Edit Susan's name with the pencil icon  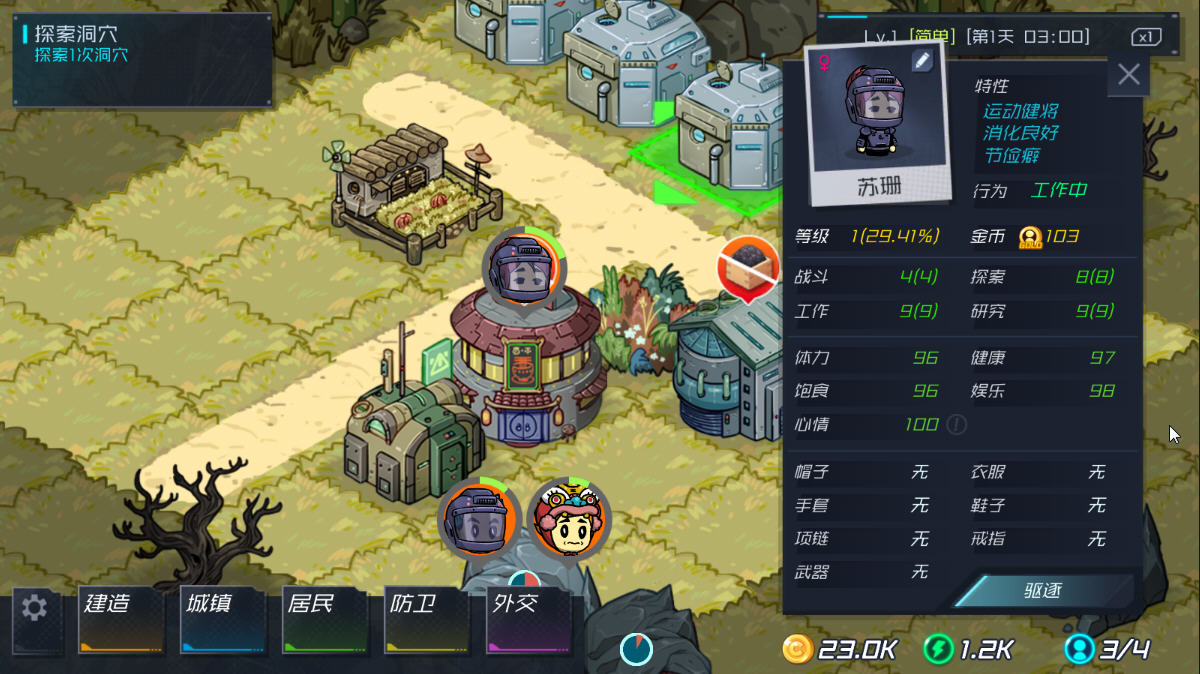pos(921,62)
